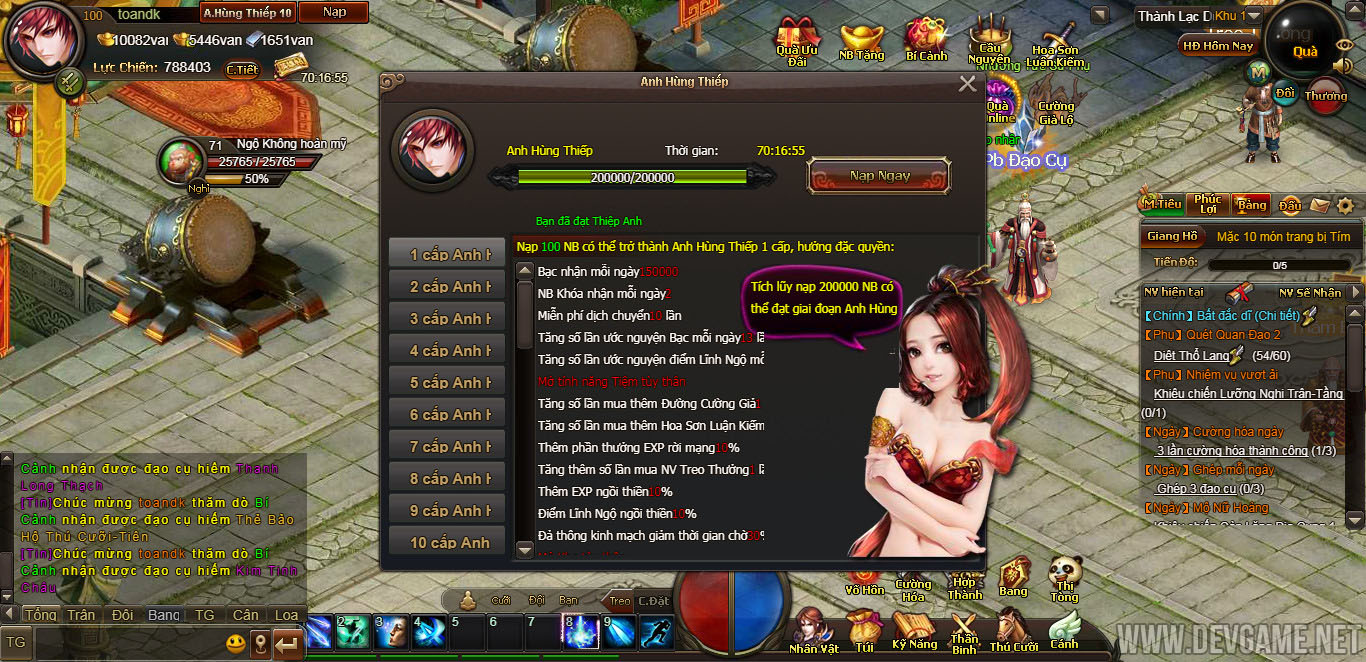The image size is (1366, 662).
Task: Open the Bí Cảnh event icon
Action: 926,40
